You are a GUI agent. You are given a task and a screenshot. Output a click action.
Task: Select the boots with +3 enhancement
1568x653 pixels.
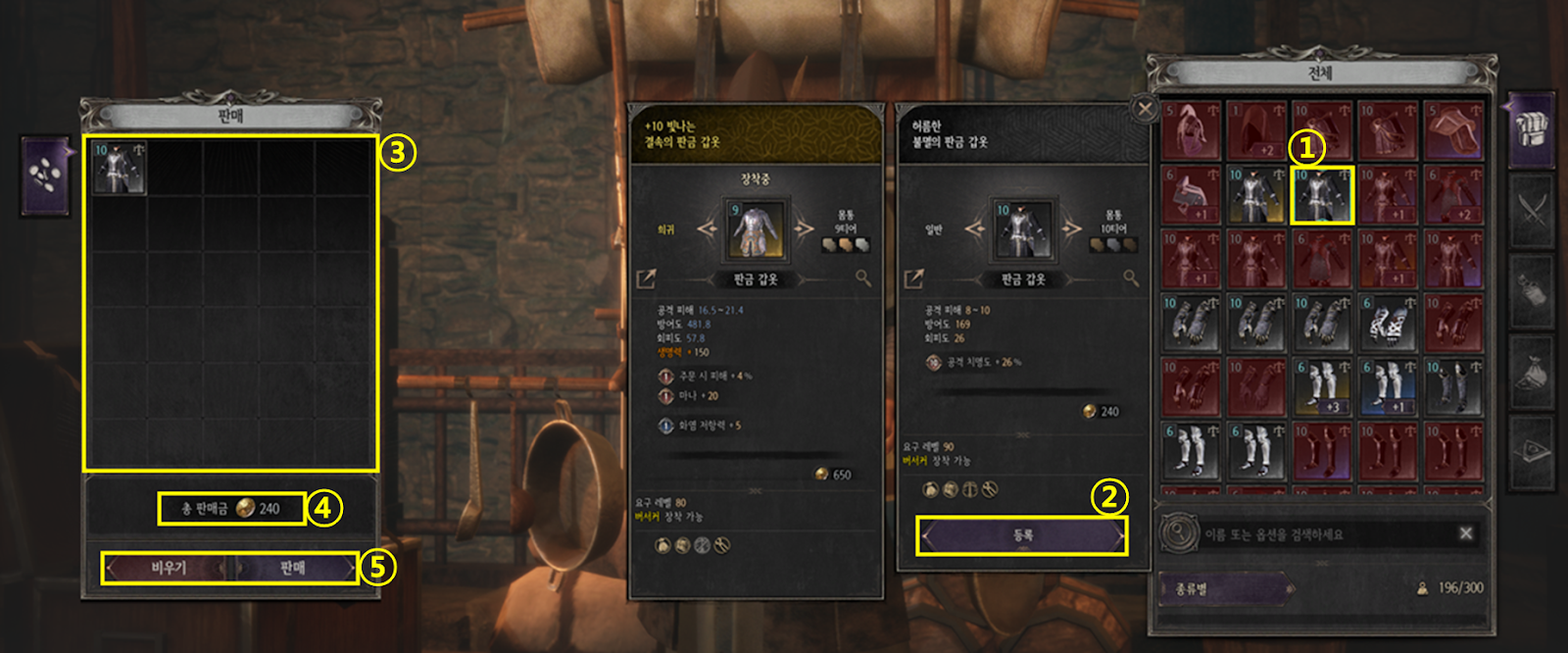(x=1322, y=387)
